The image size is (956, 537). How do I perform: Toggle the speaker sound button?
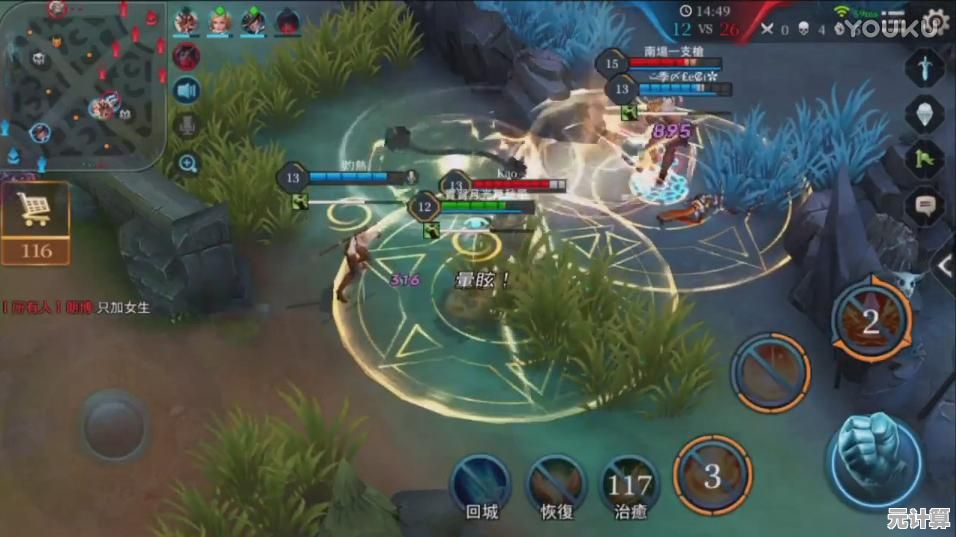187,91
